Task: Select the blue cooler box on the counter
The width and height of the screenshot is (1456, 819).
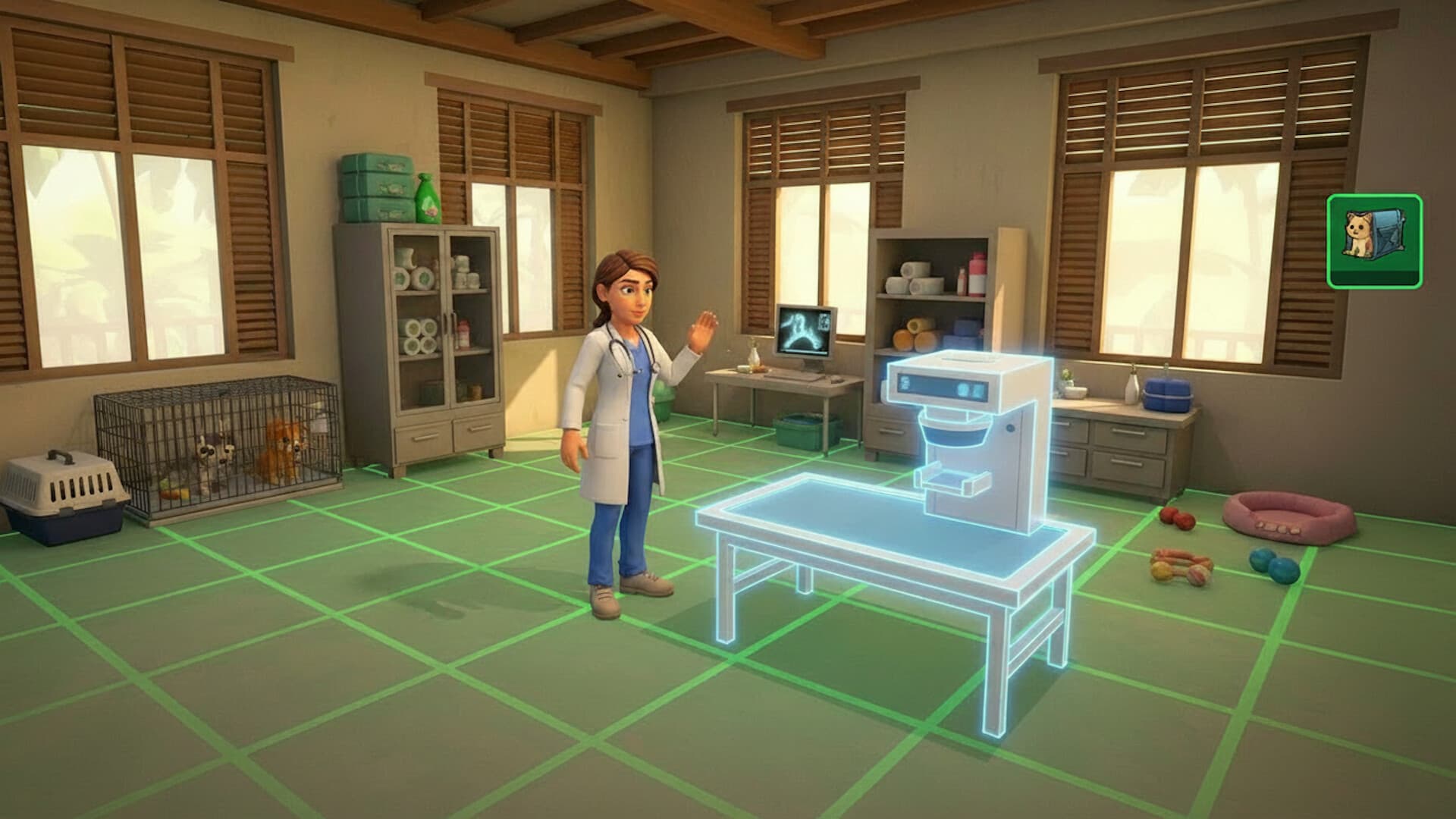Action: [1167, 395]
